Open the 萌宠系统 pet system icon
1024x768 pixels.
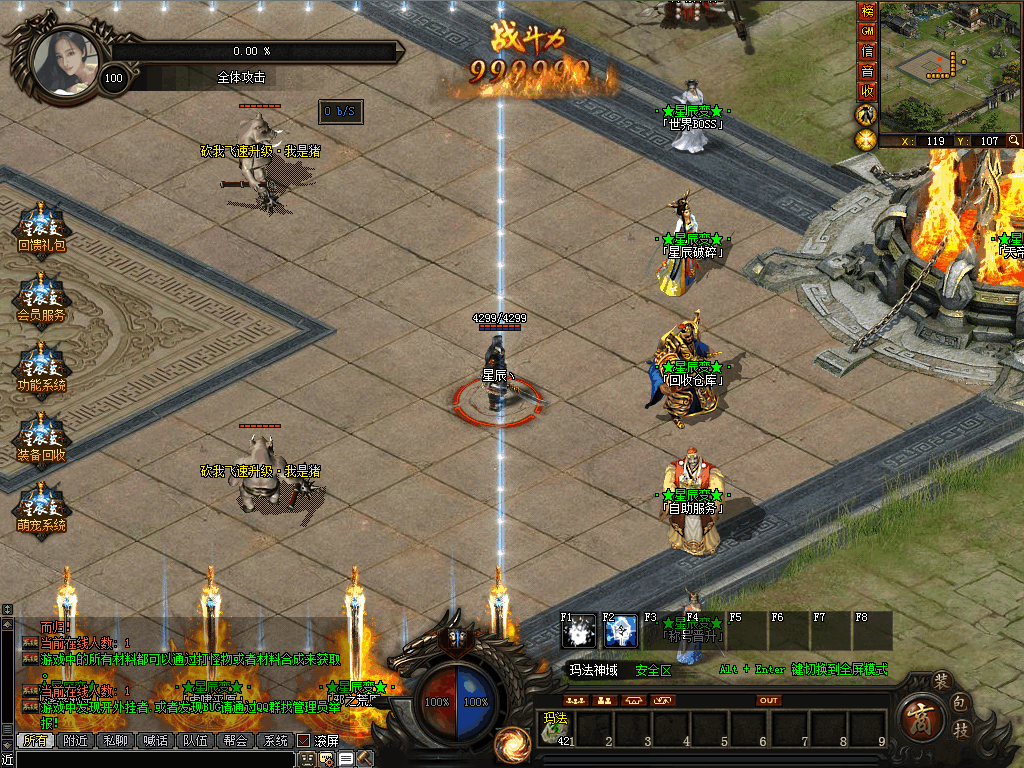pos(41,506)
